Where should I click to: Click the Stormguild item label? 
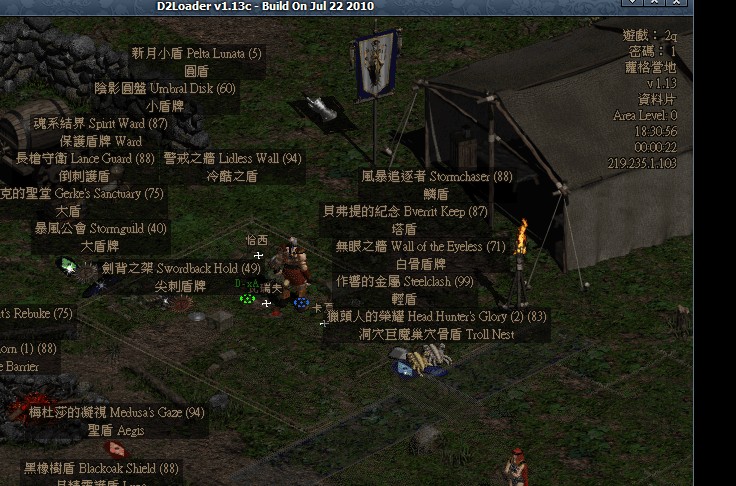100,228
